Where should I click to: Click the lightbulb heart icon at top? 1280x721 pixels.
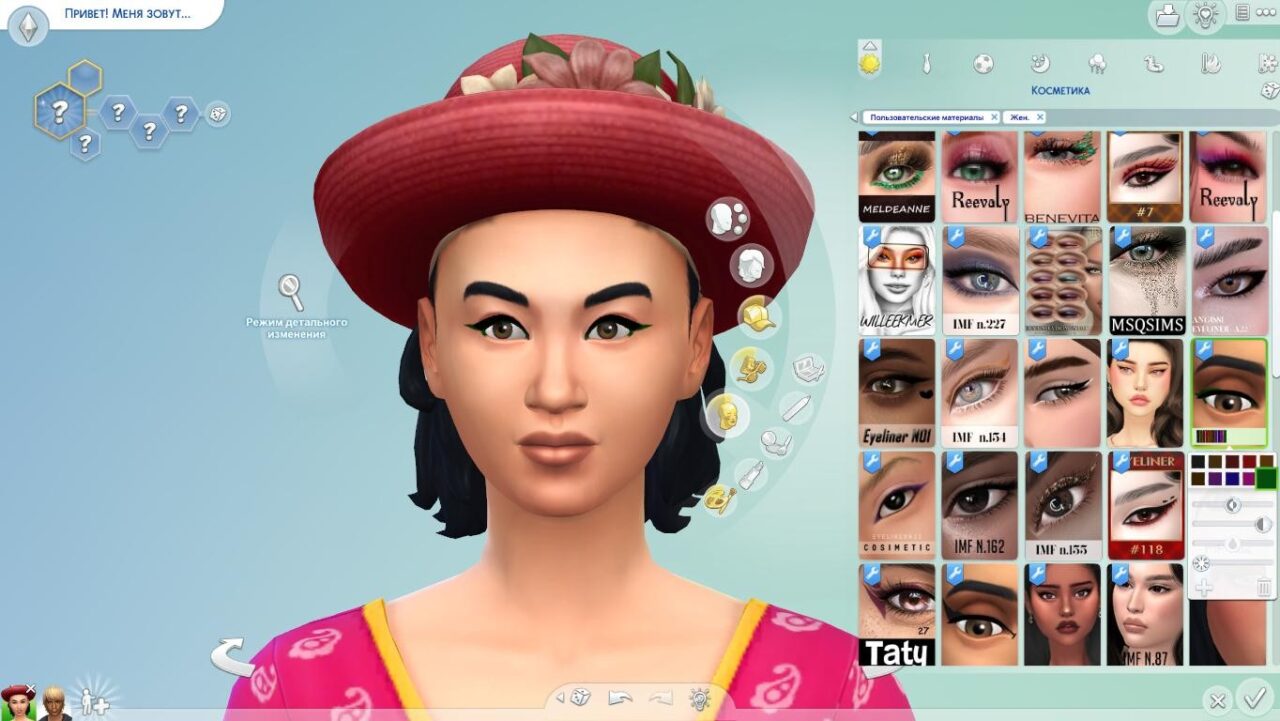pos(1205,15)
